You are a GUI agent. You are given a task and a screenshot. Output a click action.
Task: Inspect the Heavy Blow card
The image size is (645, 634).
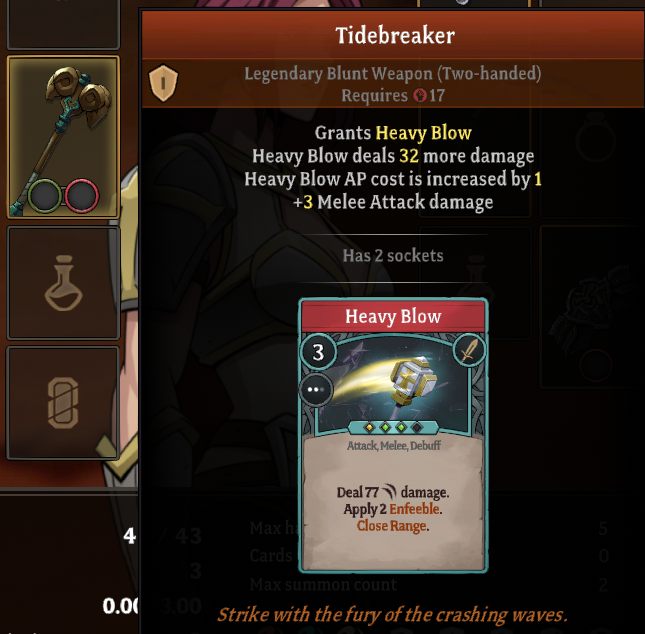point(393,435)
